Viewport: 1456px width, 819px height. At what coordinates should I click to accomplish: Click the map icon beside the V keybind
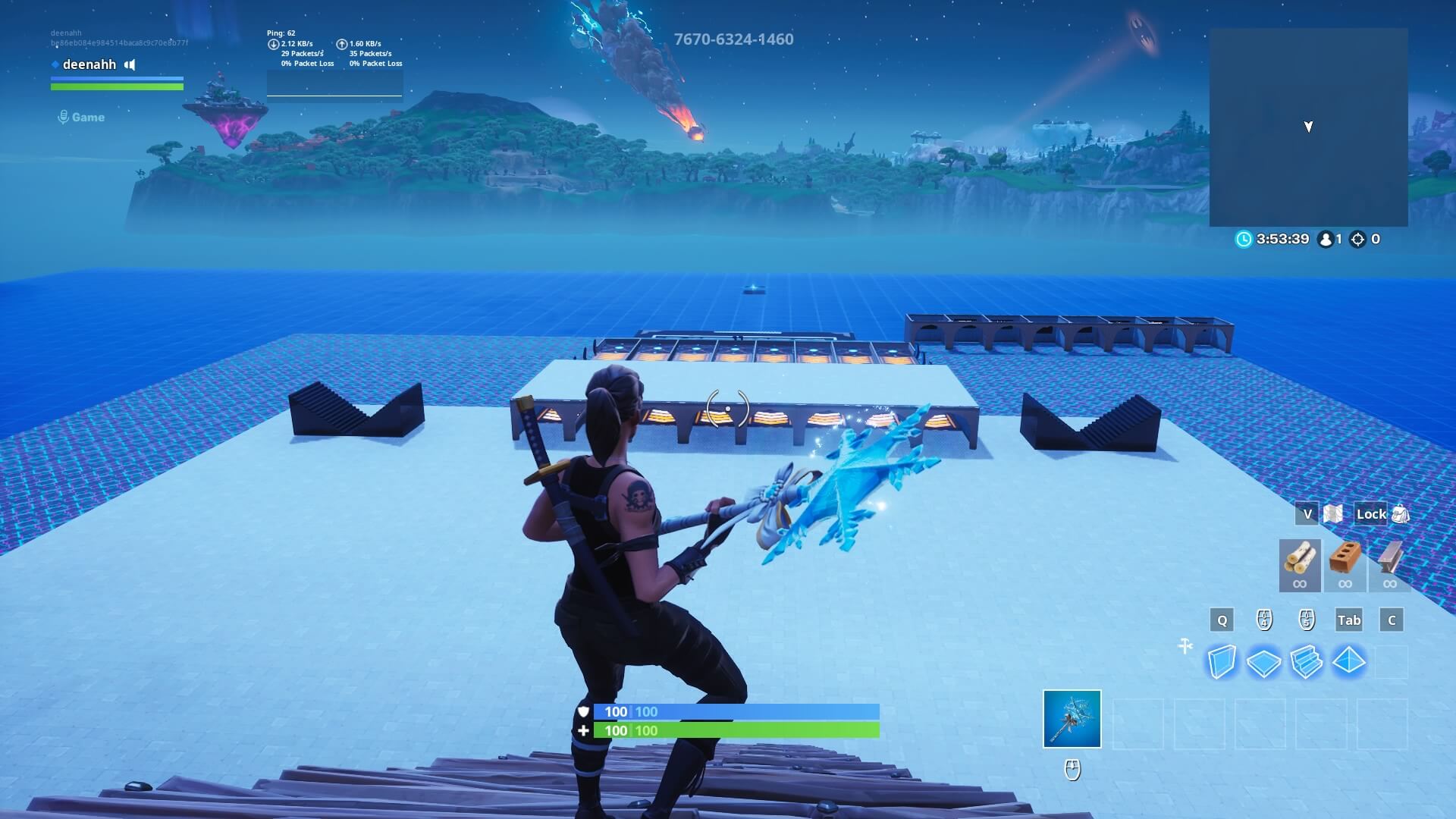click(1332, 513)
